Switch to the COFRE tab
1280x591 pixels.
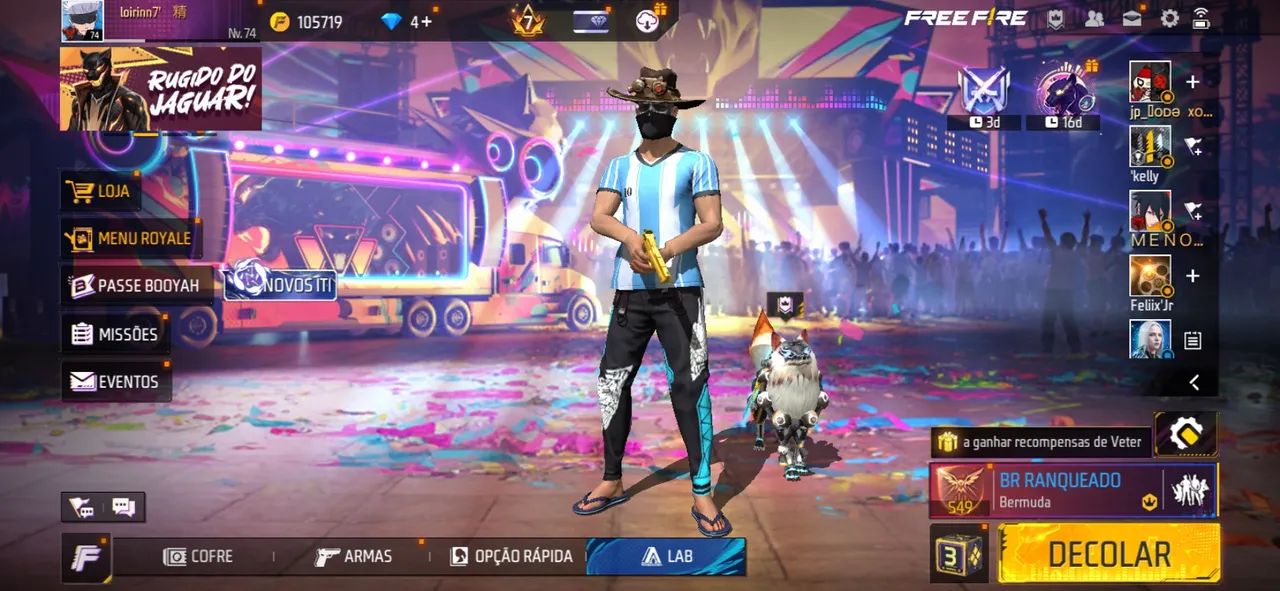coord(198,556)
